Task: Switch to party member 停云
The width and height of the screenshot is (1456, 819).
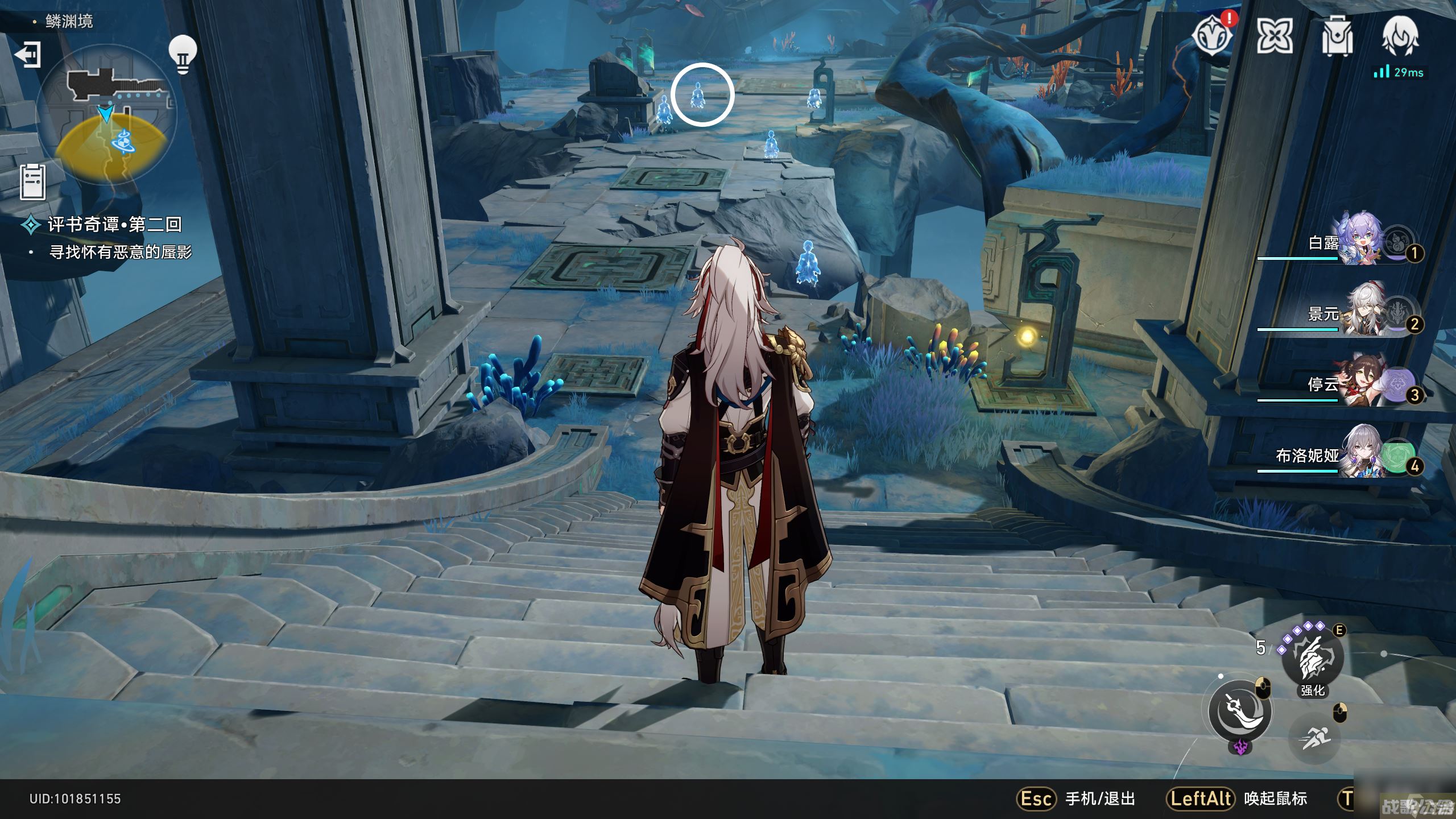Action: 1359,386
